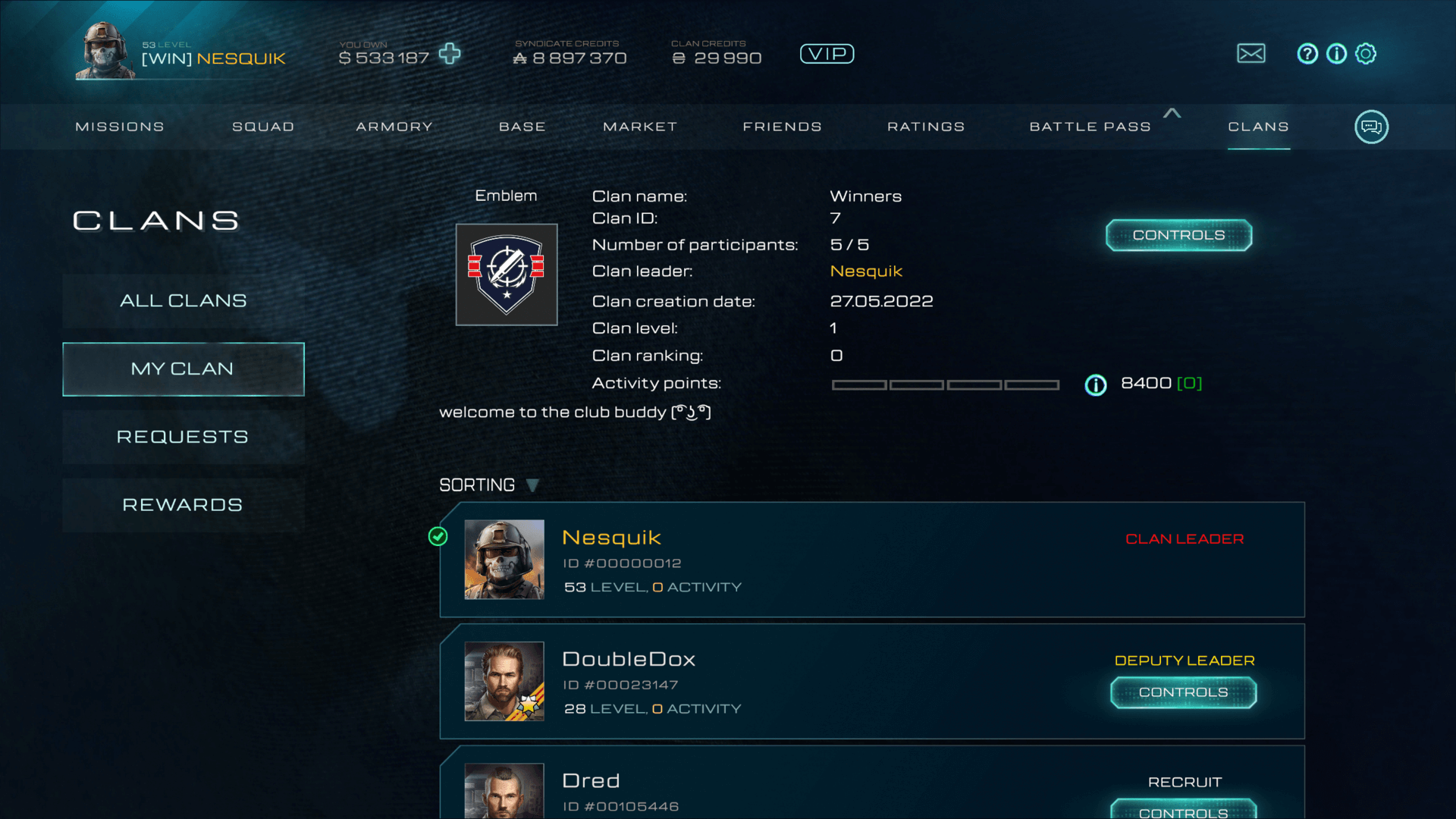Screen dimensions: 1456x819
Task: Open settings gear icon
Action: pos(1366,54)
